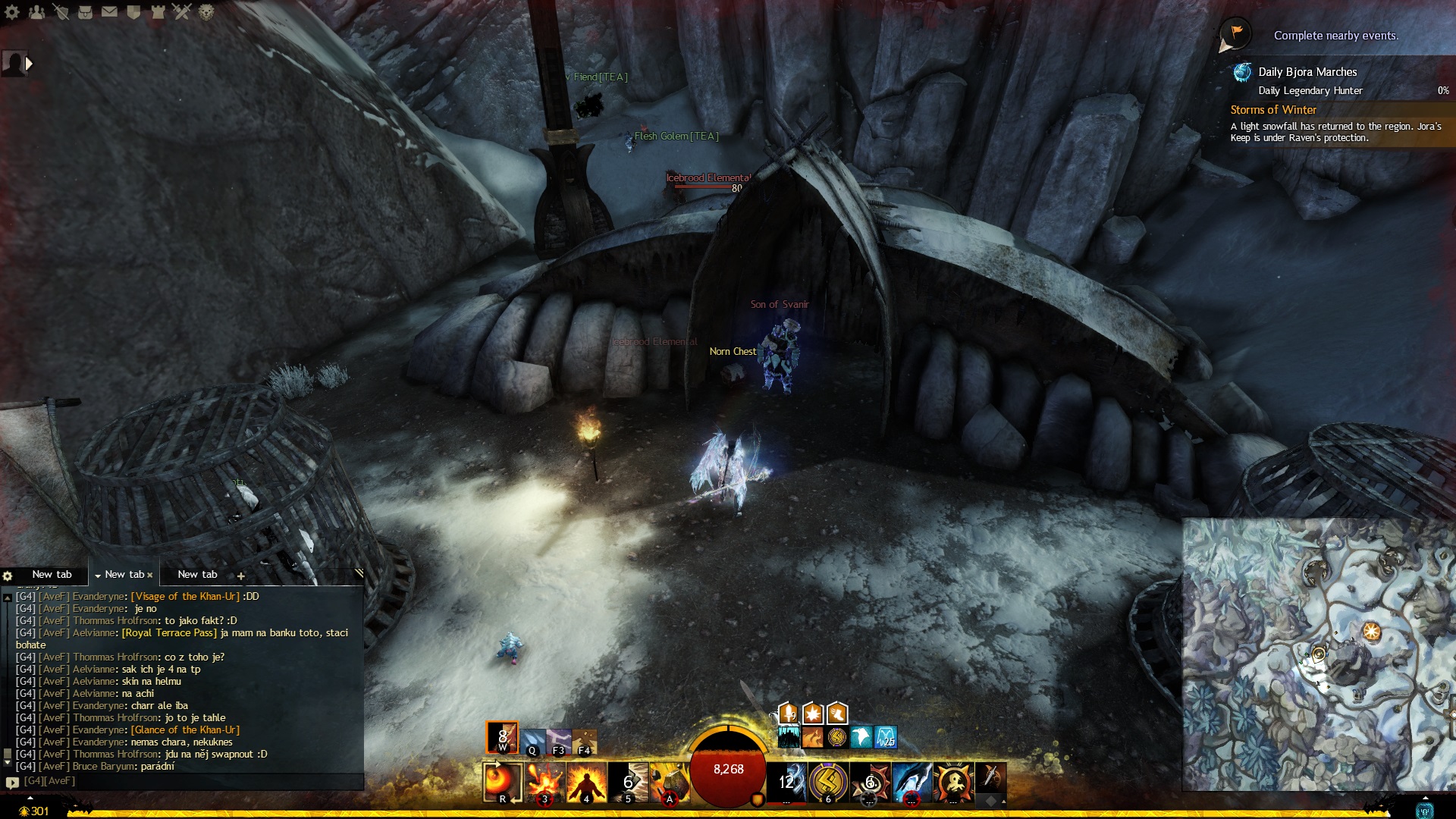Close the active chat tab
This screenshot has width=1456, height=819.
click(150, 575)
